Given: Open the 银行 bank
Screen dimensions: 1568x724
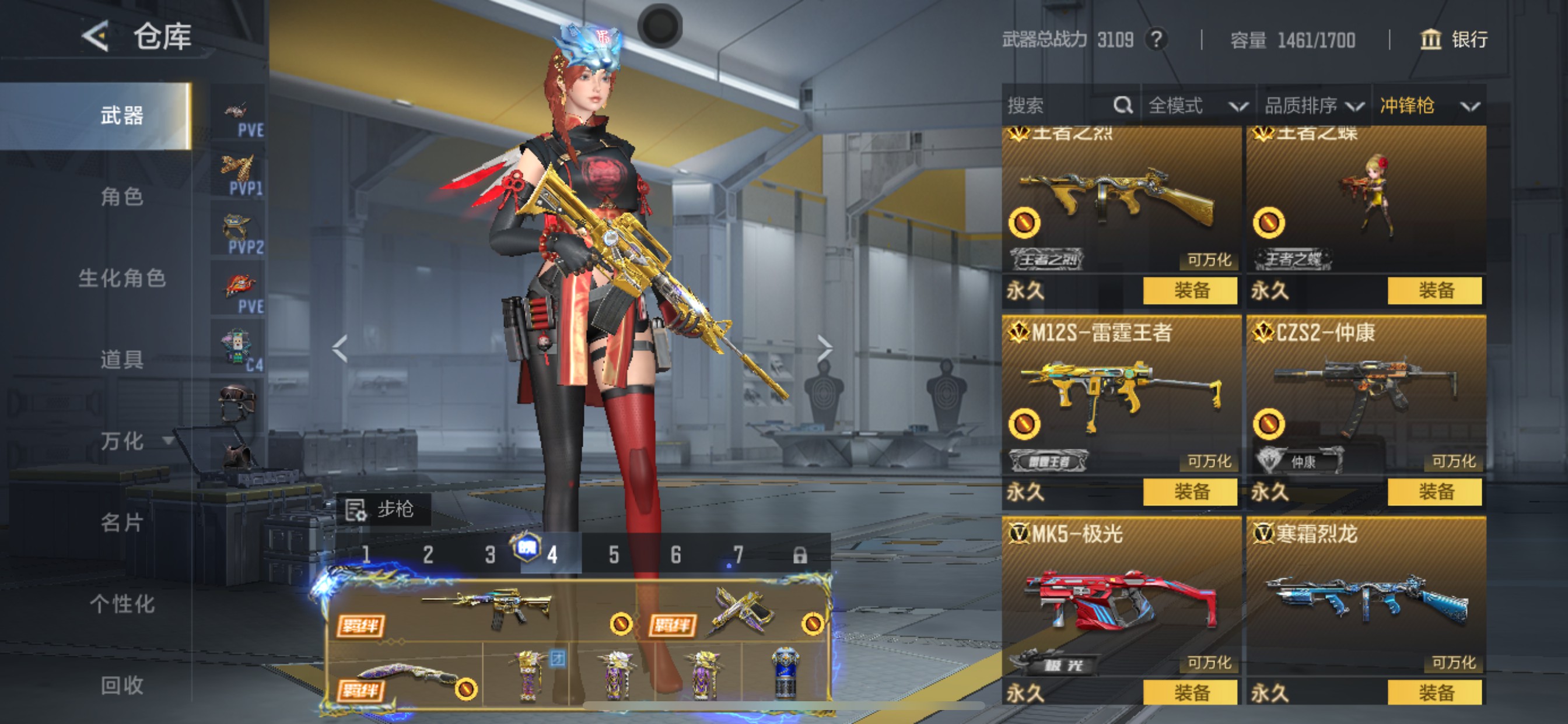Looking at the screenshot, I should pyautogui.click(x=1454, y=40).
